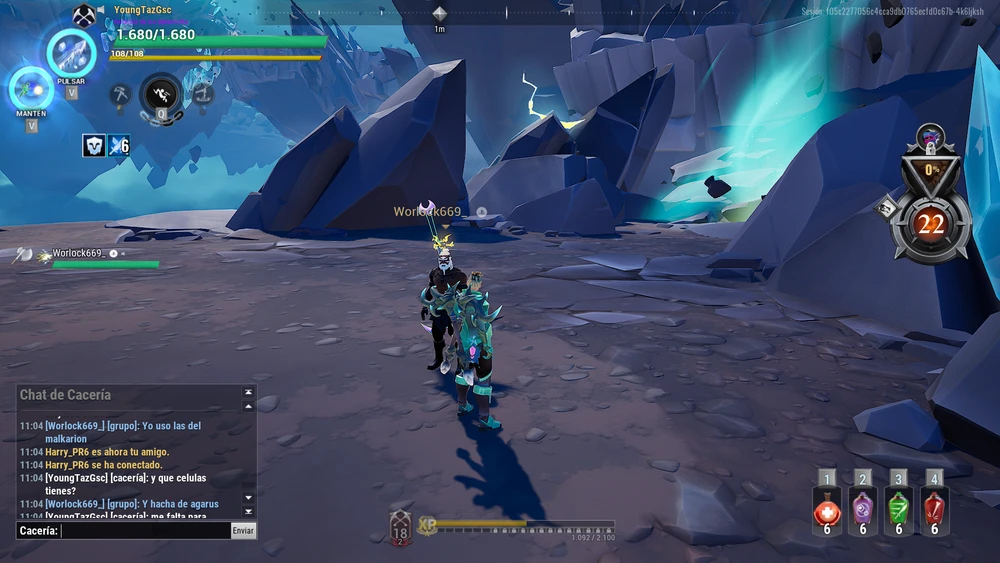The height and width of the screenshot is (563, 1000).
Task: Use the green potion in slot 3
Action: [x=899, y=510]
